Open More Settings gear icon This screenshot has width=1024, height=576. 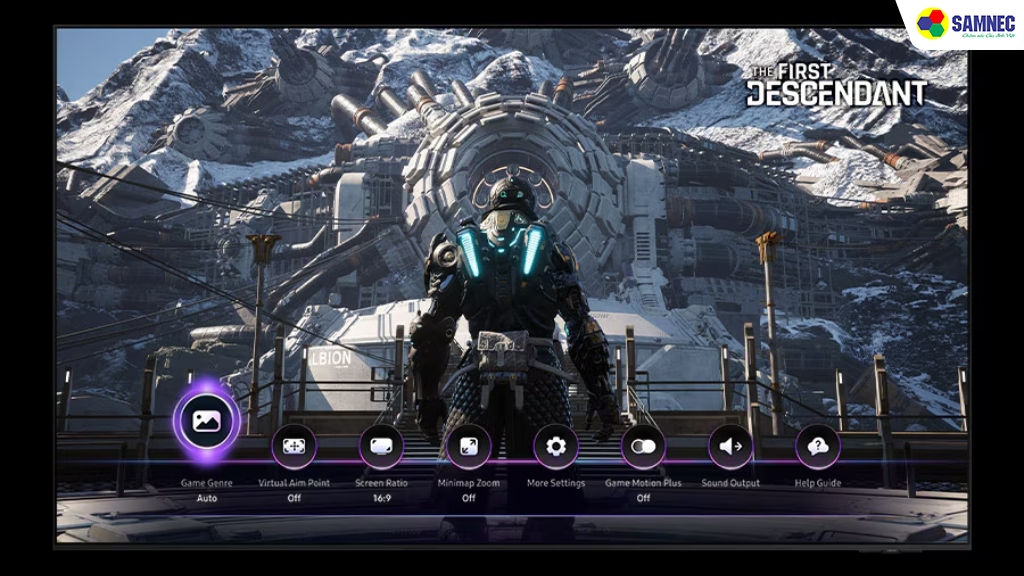[556, 446]
